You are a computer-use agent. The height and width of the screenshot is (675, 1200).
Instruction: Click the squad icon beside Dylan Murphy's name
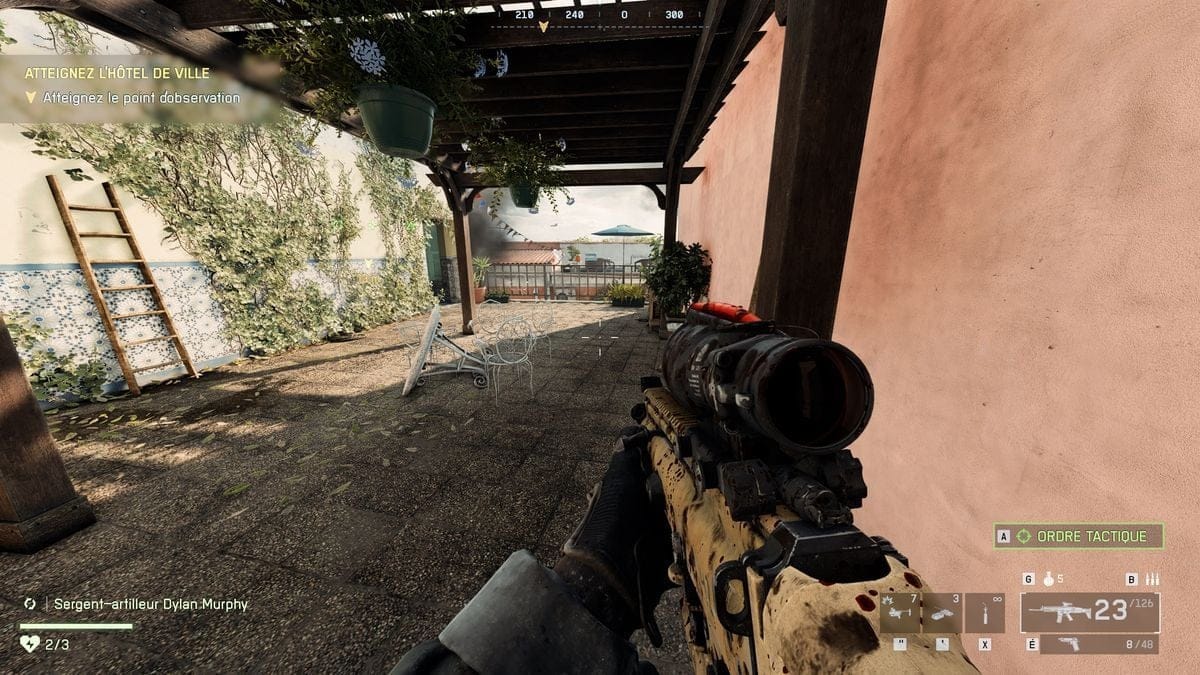(x=30, y=604)
